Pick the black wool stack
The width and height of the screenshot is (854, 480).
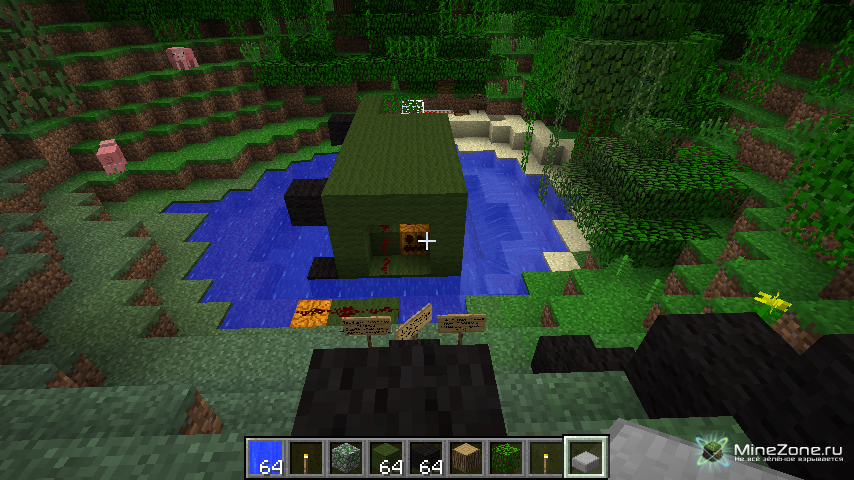point(425,457)
